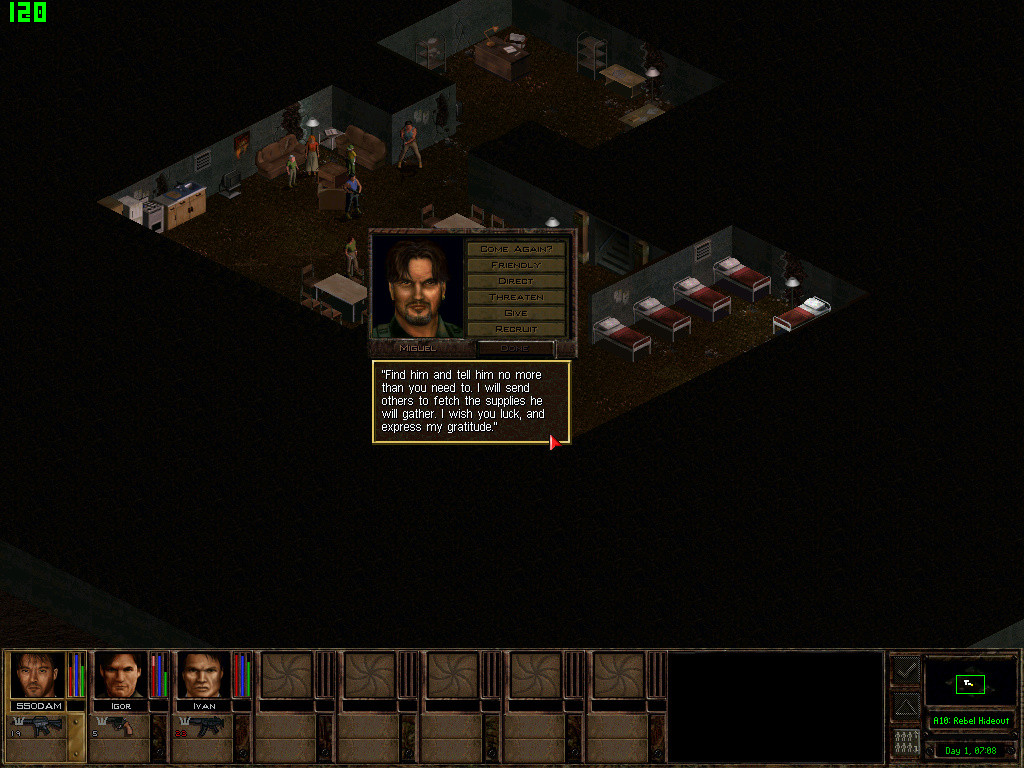Pick the Threaten dialogue option
Image resolution: width=1024 pixels, height=768 pixels.
515,297
